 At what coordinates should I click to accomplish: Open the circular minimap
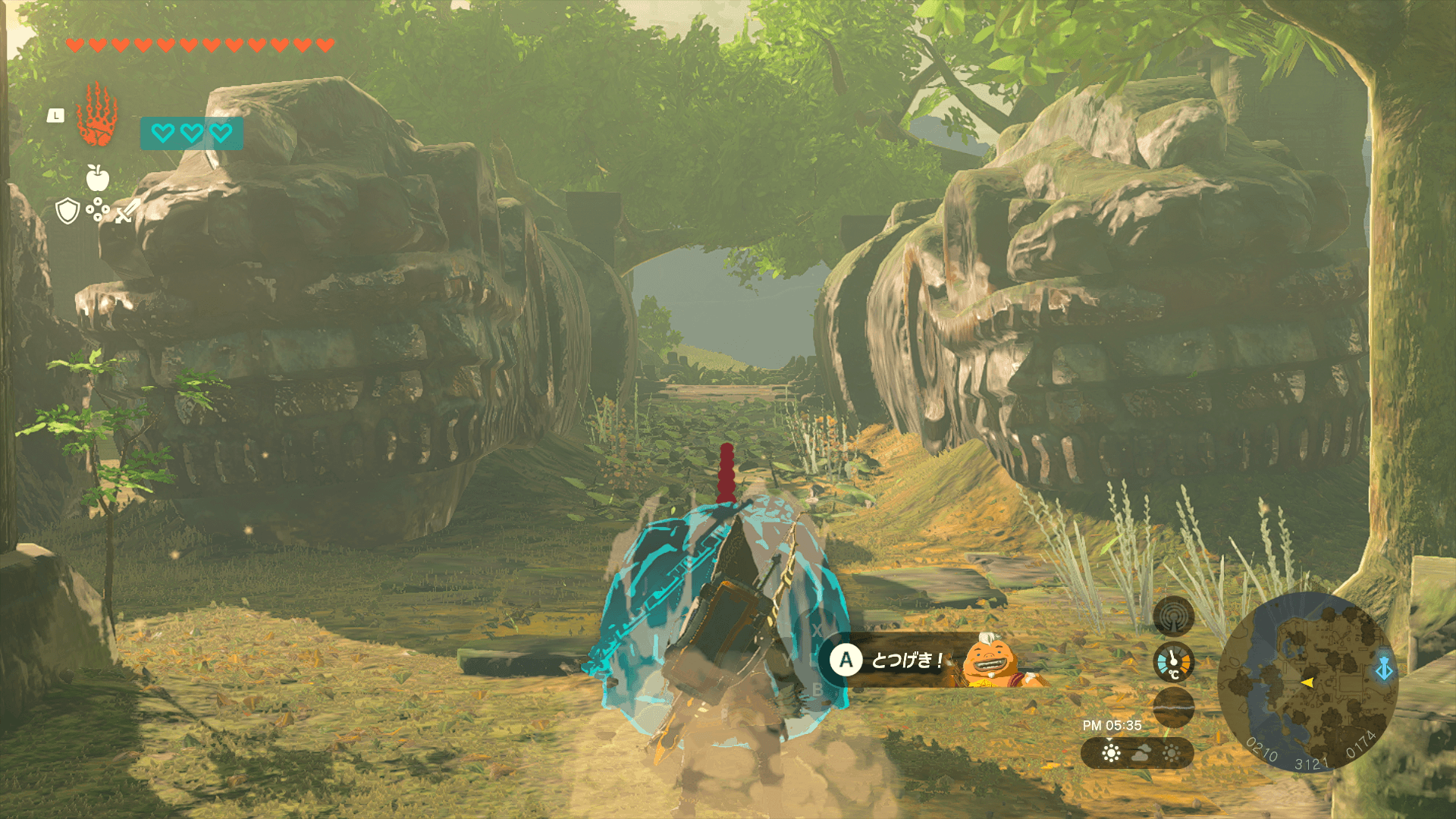(x=1307, y=682)
